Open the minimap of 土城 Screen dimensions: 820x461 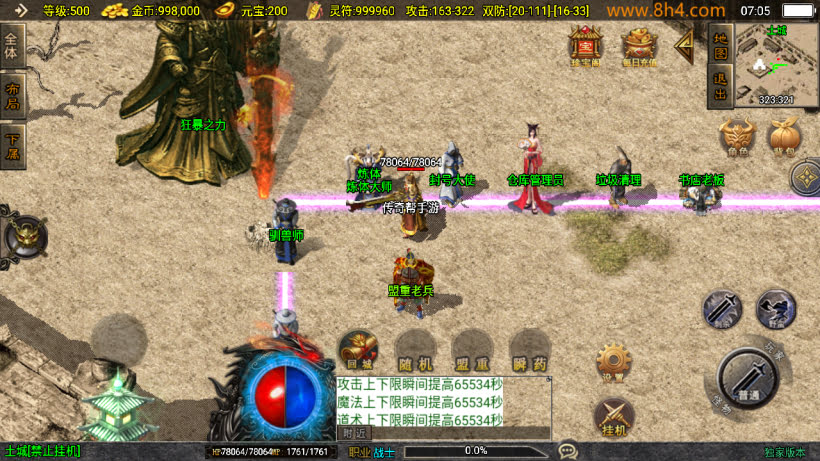[777, 65]
